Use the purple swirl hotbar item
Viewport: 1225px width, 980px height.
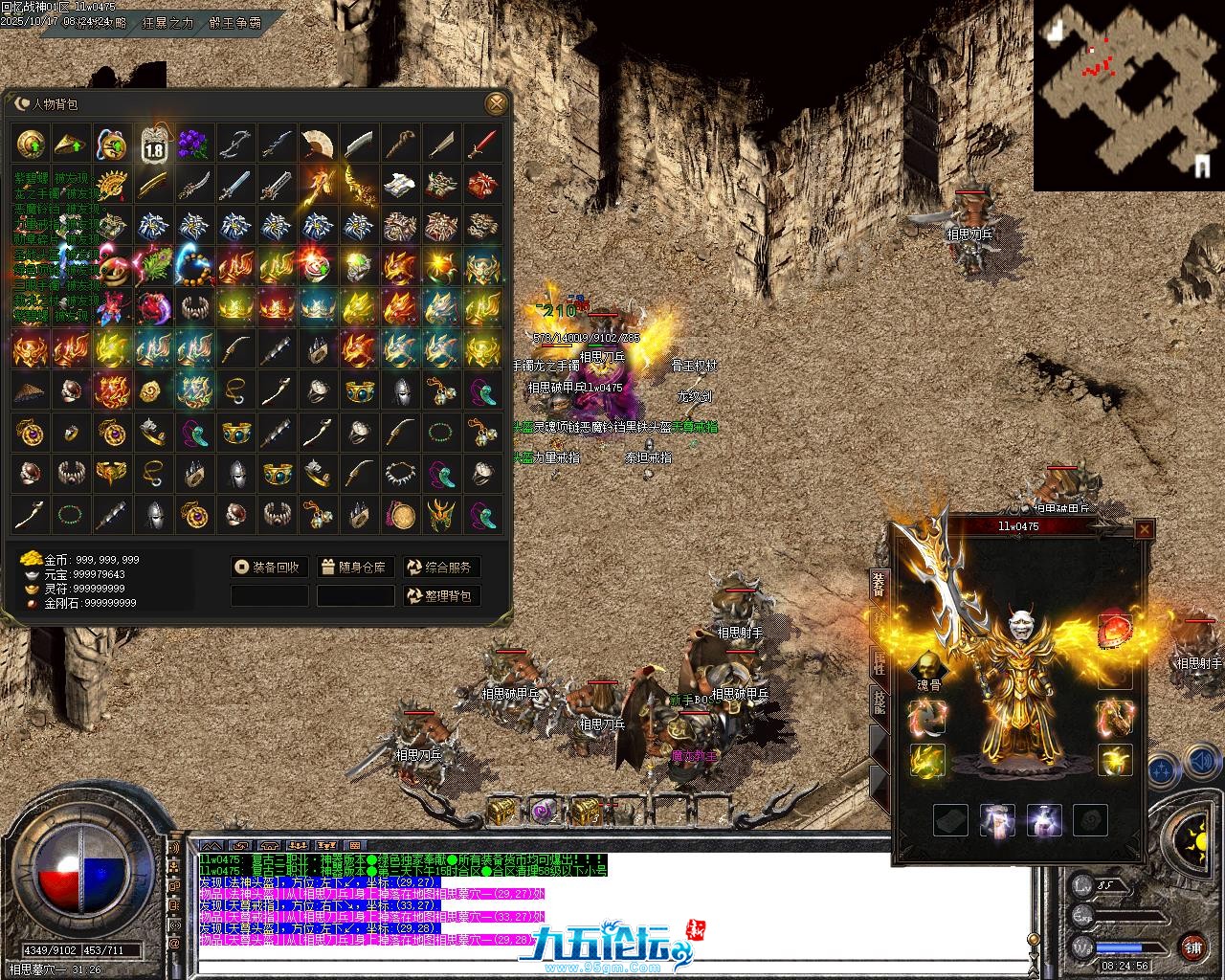pyautogui.click(x=545, y=812)
